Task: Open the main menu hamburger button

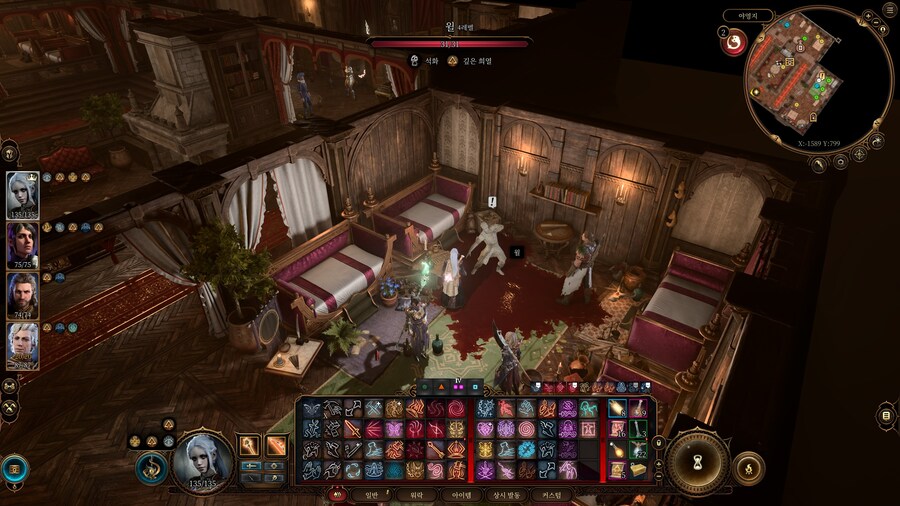Action: pos(889,9)
